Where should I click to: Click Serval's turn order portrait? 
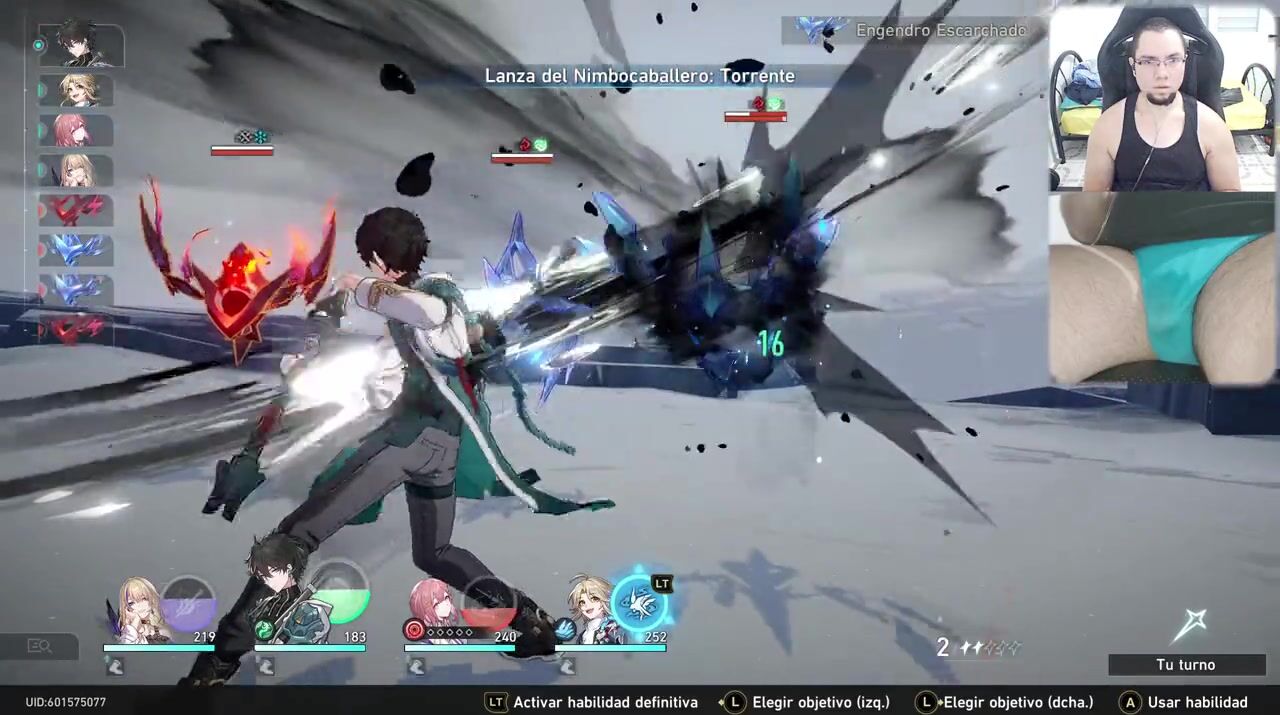coord(78,171)
